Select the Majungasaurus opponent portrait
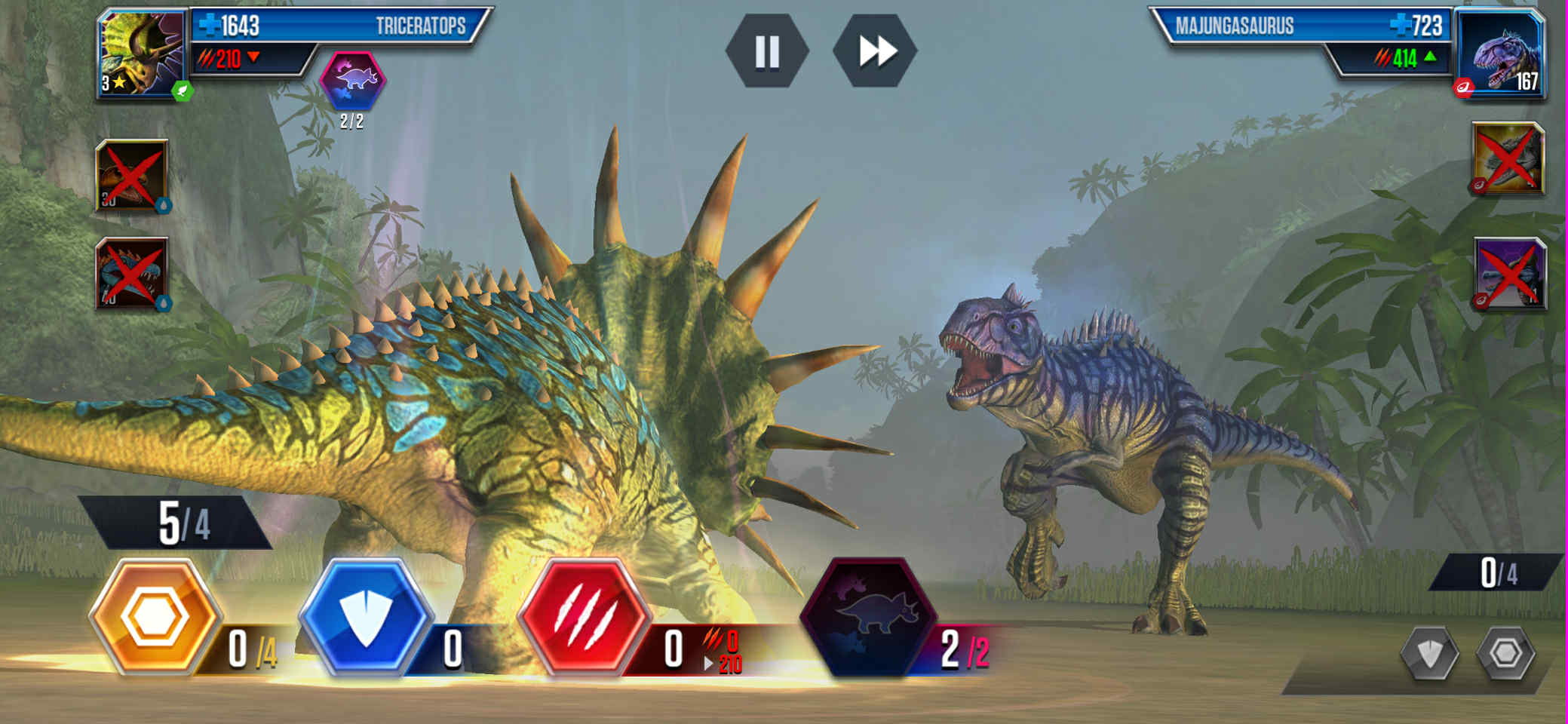Viewport: 1568px width, 724px height. point(1500,54)
